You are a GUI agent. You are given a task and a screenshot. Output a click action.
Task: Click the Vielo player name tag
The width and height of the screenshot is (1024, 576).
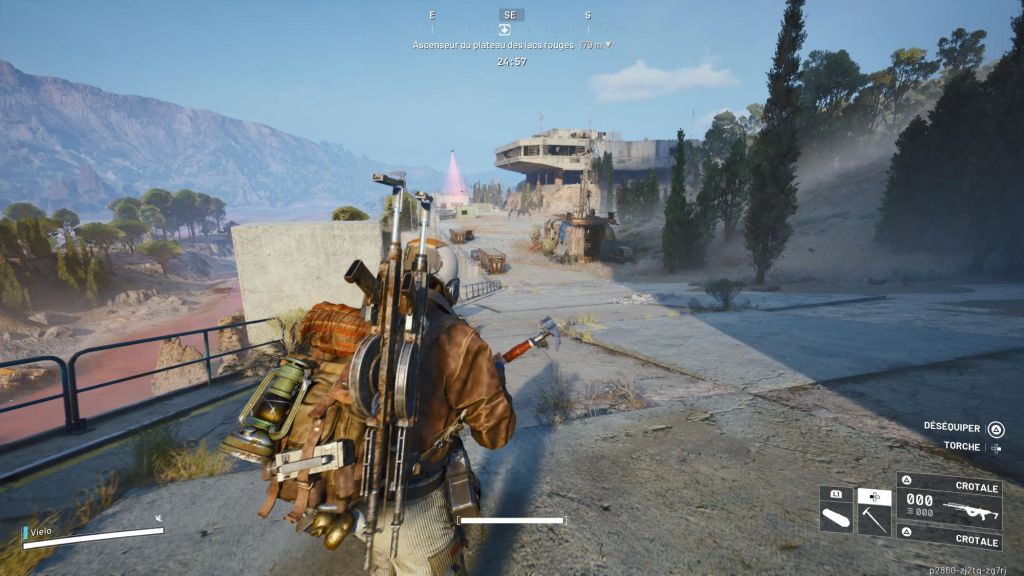click(42, 533)
